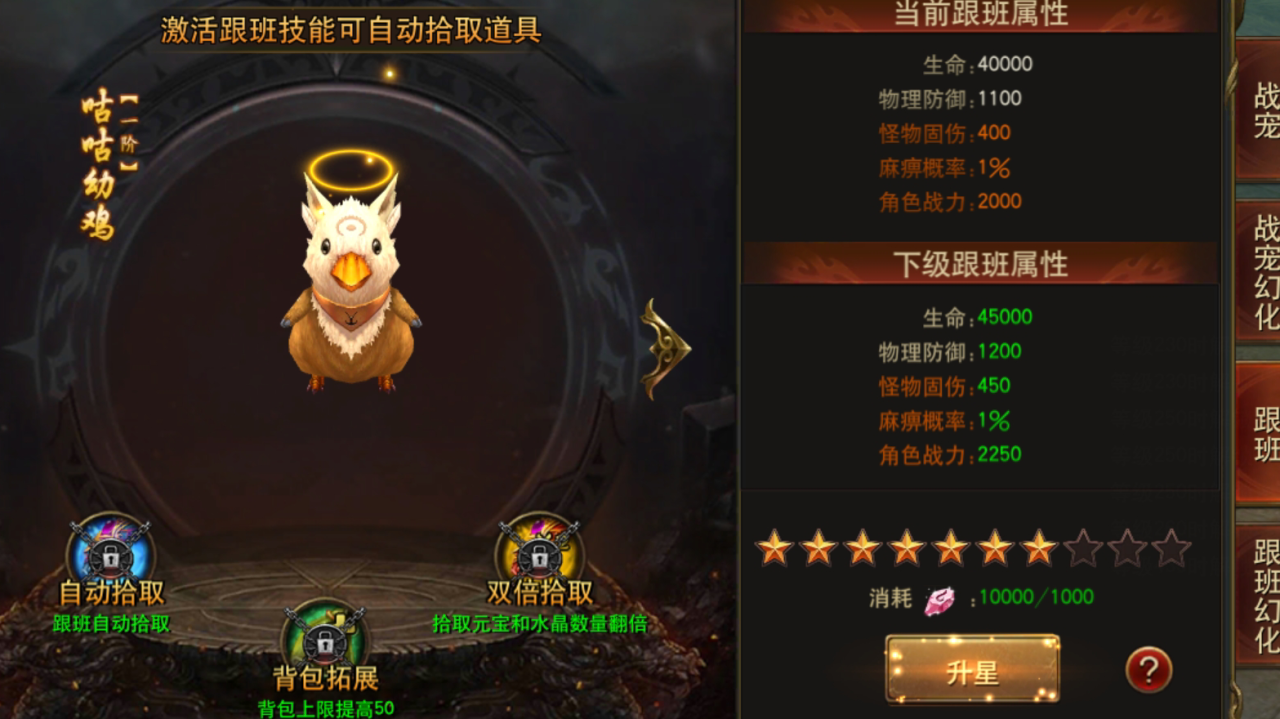Image resolution: width=1280 pixels, height=719 pixels.
Task: Switch to the 跟班幻化 tab
Action: pyautogui.click(x=1262, y=595)
